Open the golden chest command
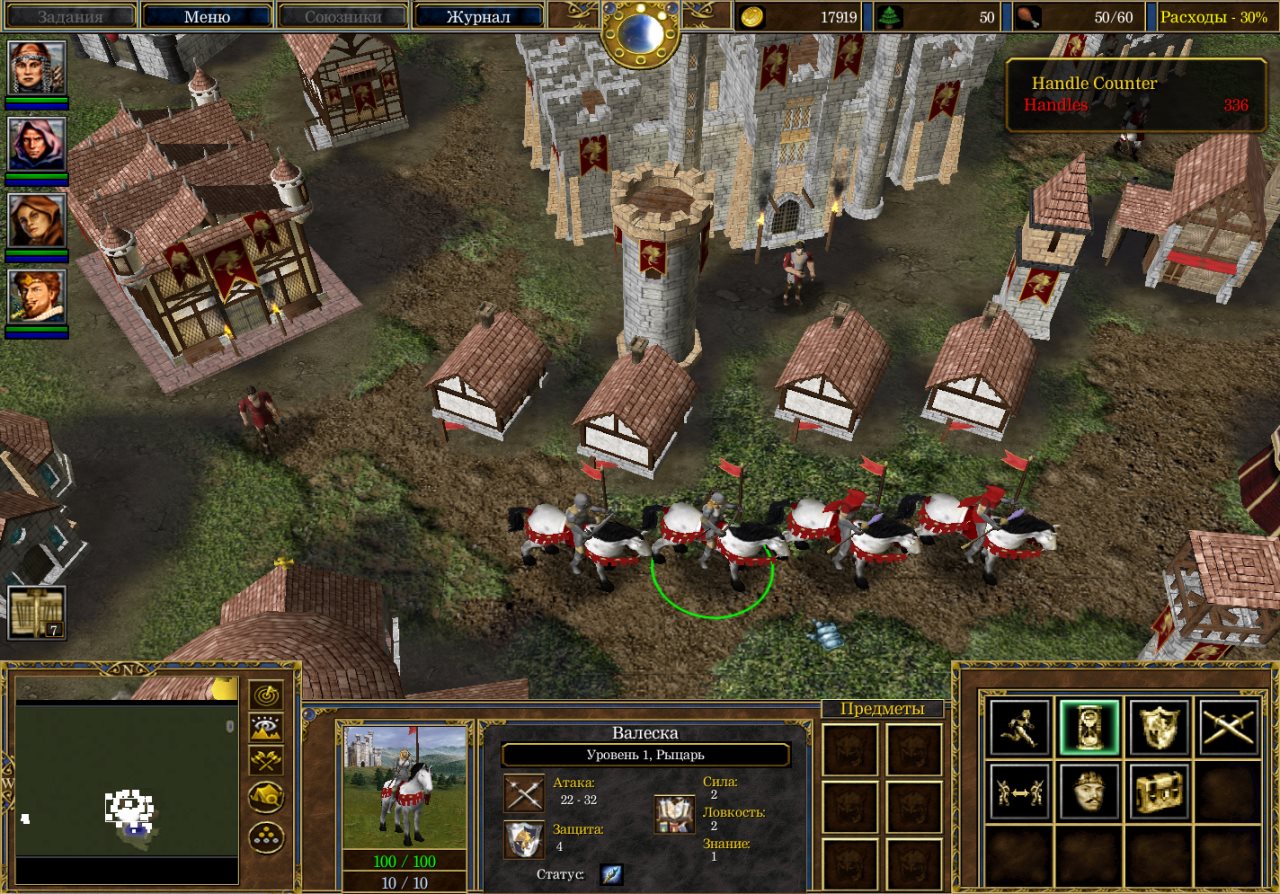Viewport: 1280px width, 894px height. click(x=1159, y=792)
